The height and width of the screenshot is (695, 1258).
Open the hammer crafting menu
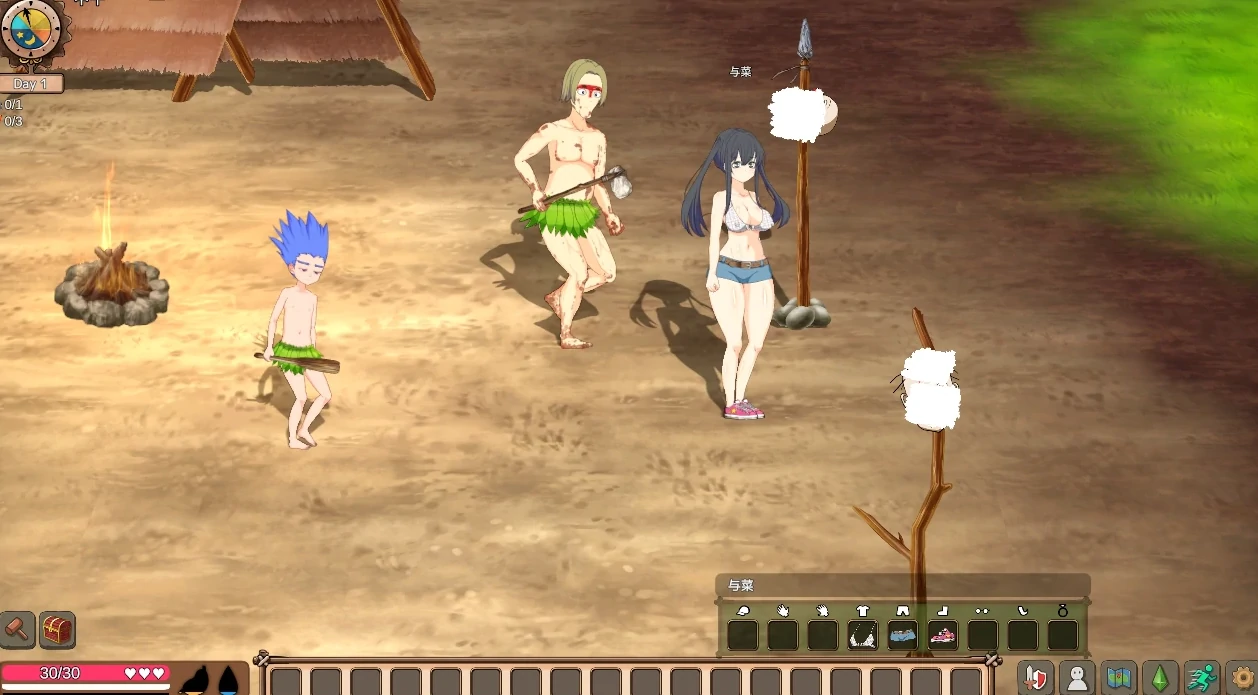17,629
